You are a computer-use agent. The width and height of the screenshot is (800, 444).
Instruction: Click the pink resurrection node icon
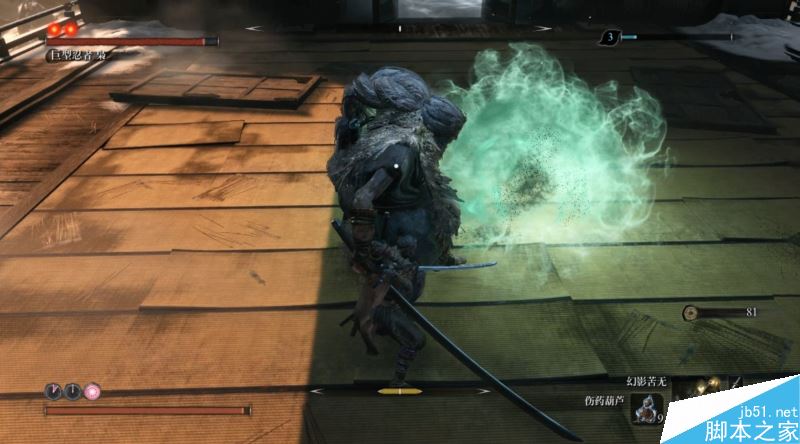coord(92,390)
